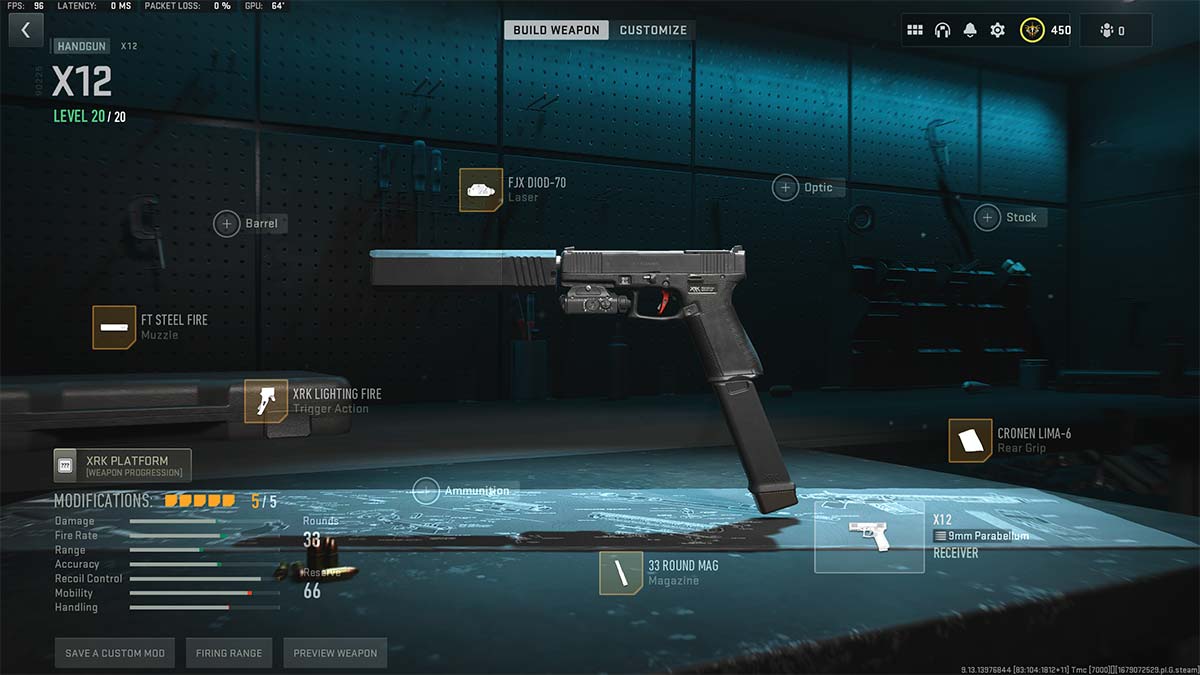Add an attachment to the Barrel slot
Viewport: 1200px width, 675px height.
227,223
